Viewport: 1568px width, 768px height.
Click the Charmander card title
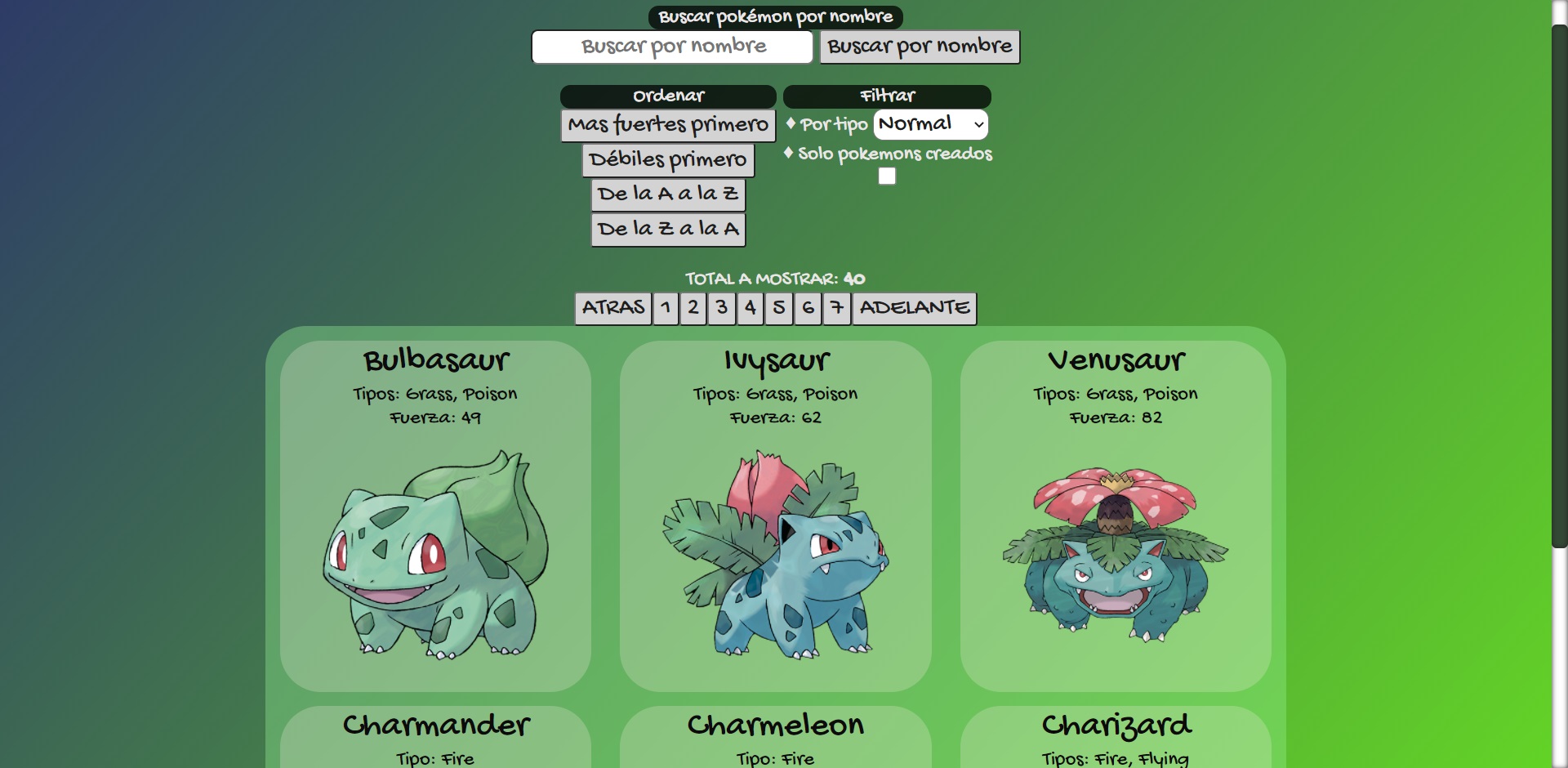(436, 725)
